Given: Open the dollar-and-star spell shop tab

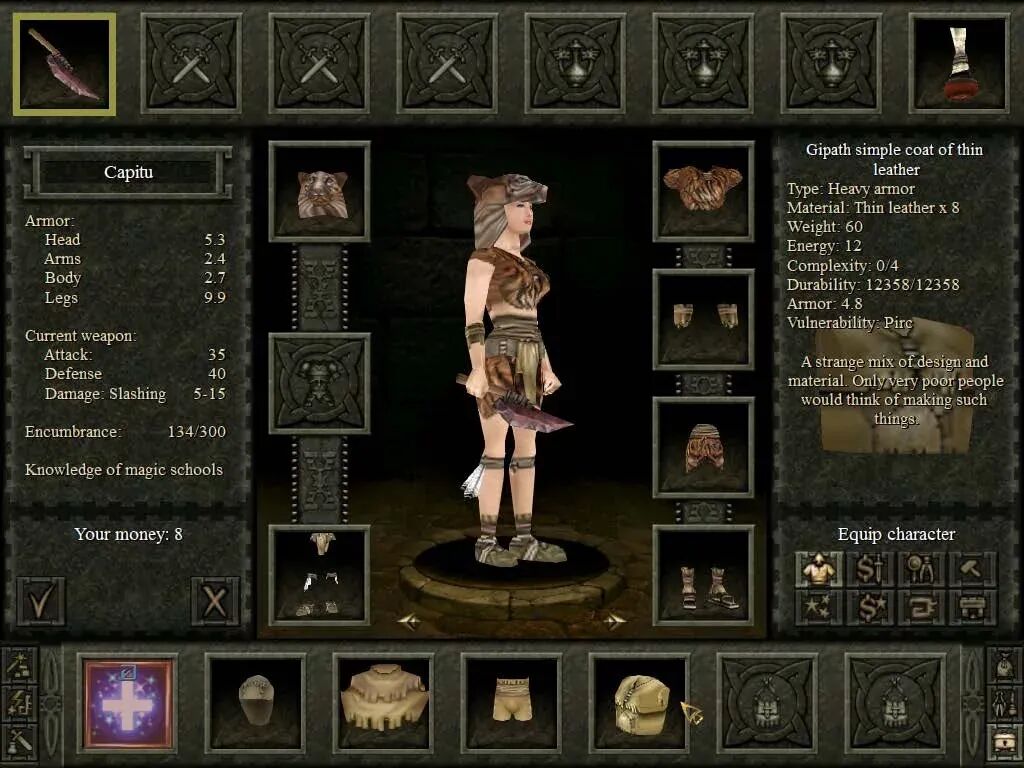Looking at the screenshot, I should click(x=870, y=607).
